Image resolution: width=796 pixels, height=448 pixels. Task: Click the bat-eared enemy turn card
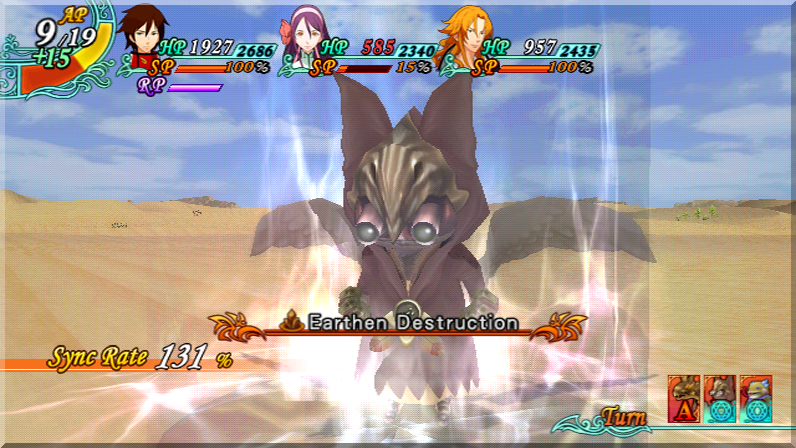point(720,398)
